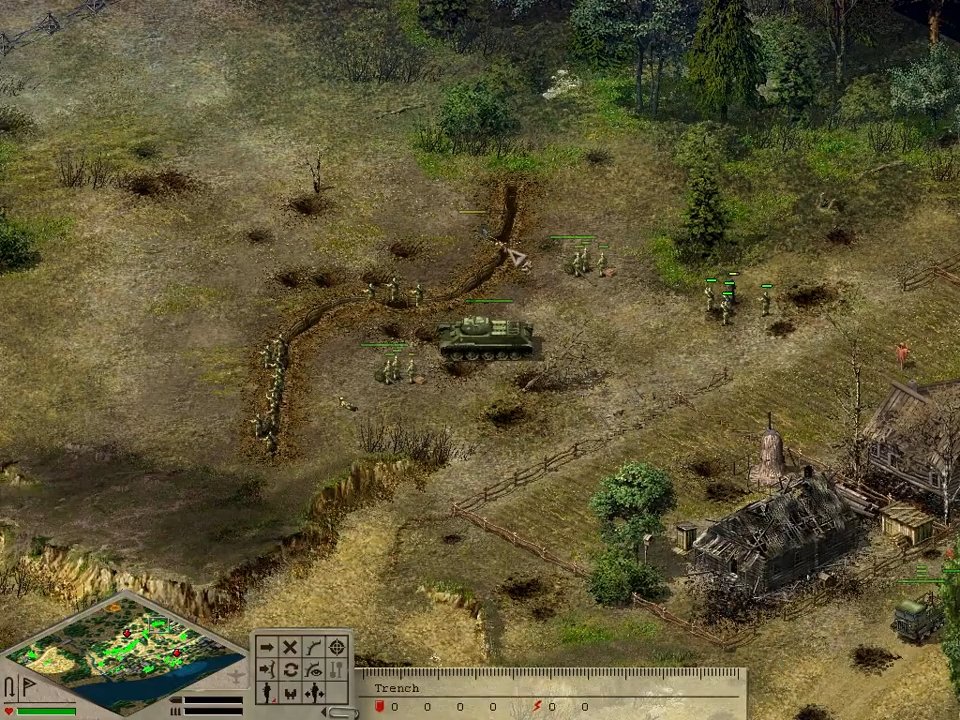960x720 pixels.
Task: Select the branch-with-eye ambush command
Action: [314, 669]
